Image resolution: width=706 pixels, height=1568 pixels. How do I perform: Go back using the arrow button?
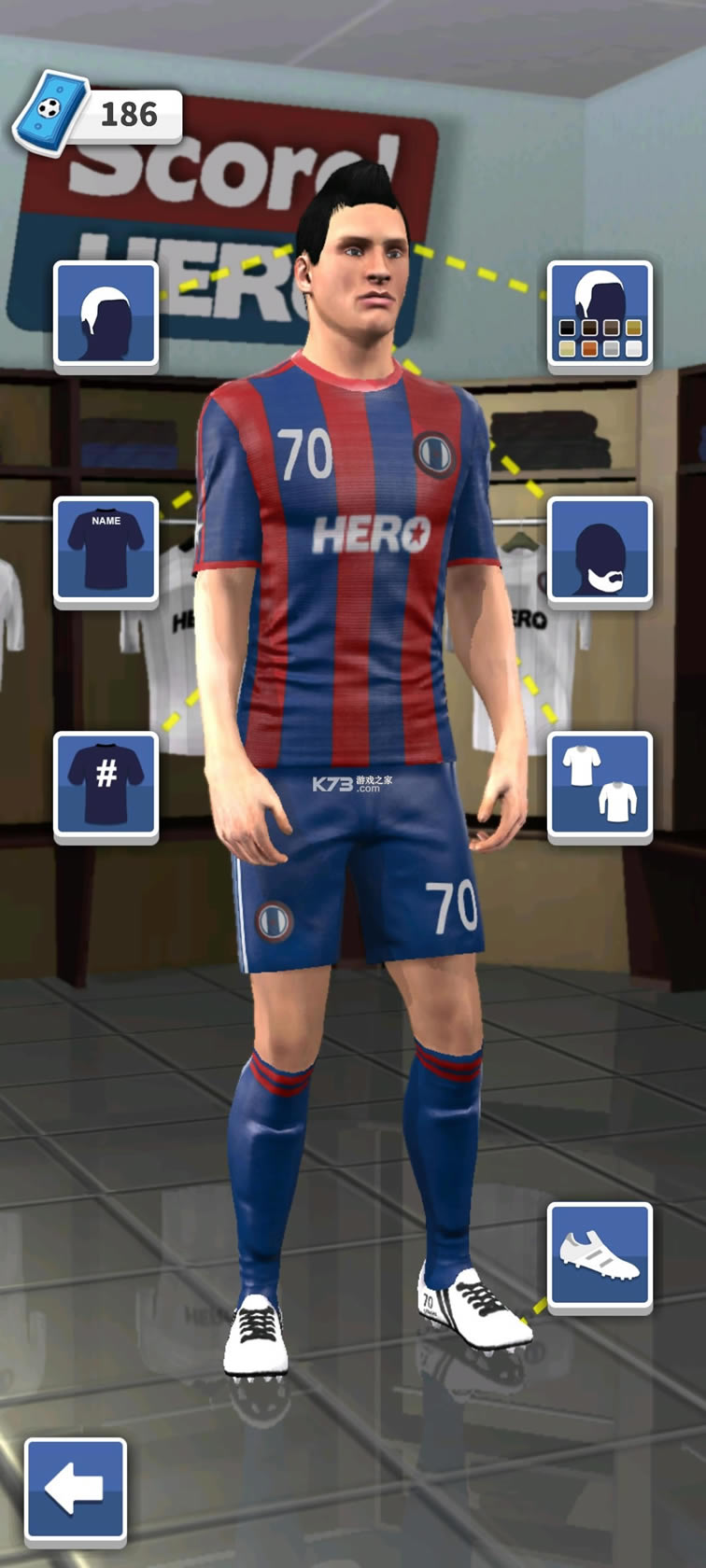(76, 1489)
